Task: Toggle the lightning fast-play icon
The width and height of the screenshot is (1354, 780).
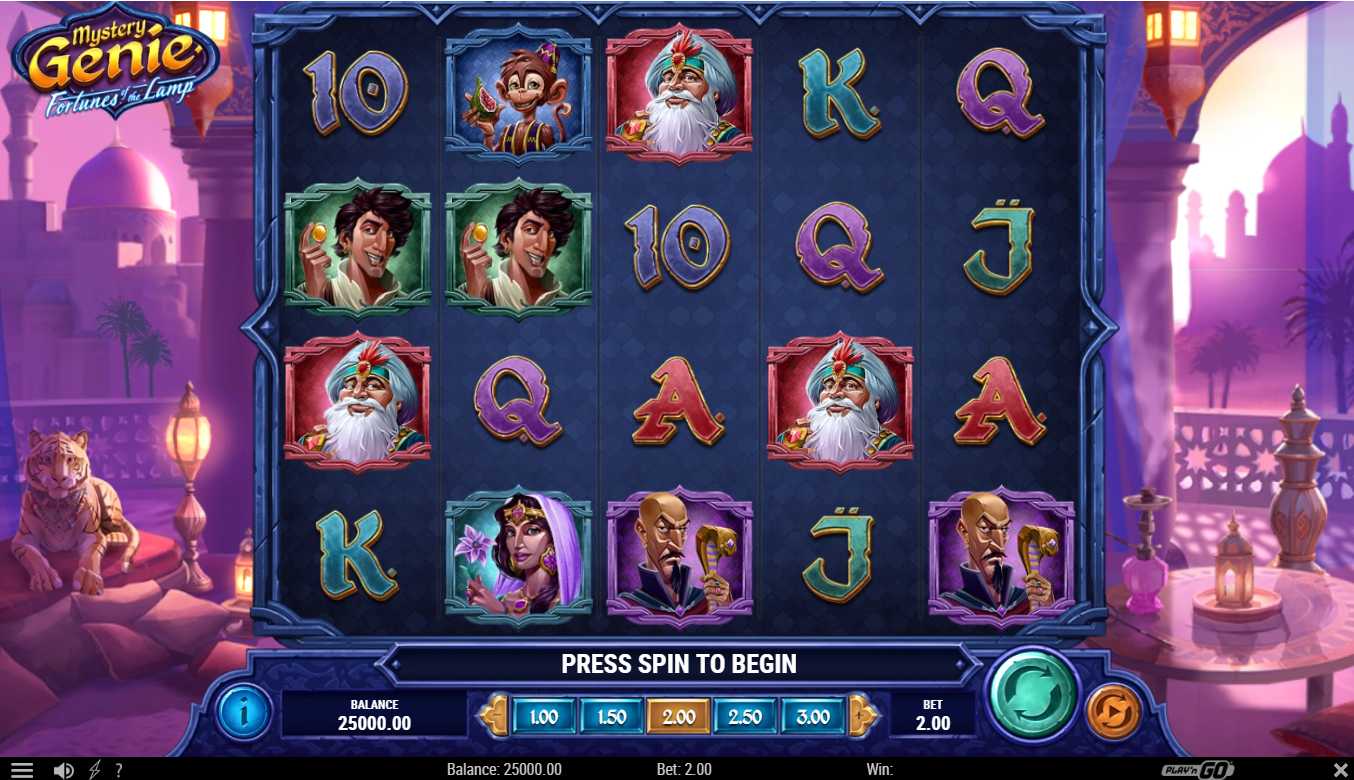Action: click(95, 770)
